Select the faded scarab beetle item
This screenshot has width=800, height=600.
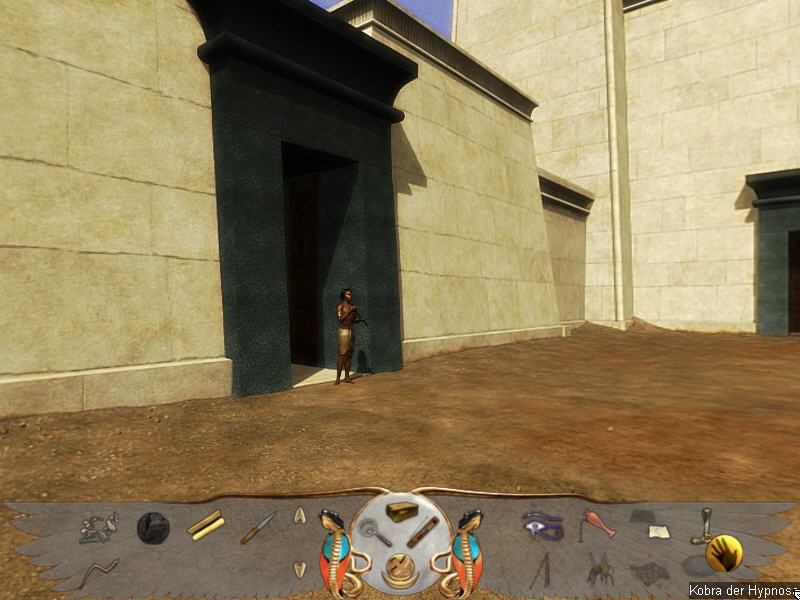pyautogui.click(x=600, y=569)
